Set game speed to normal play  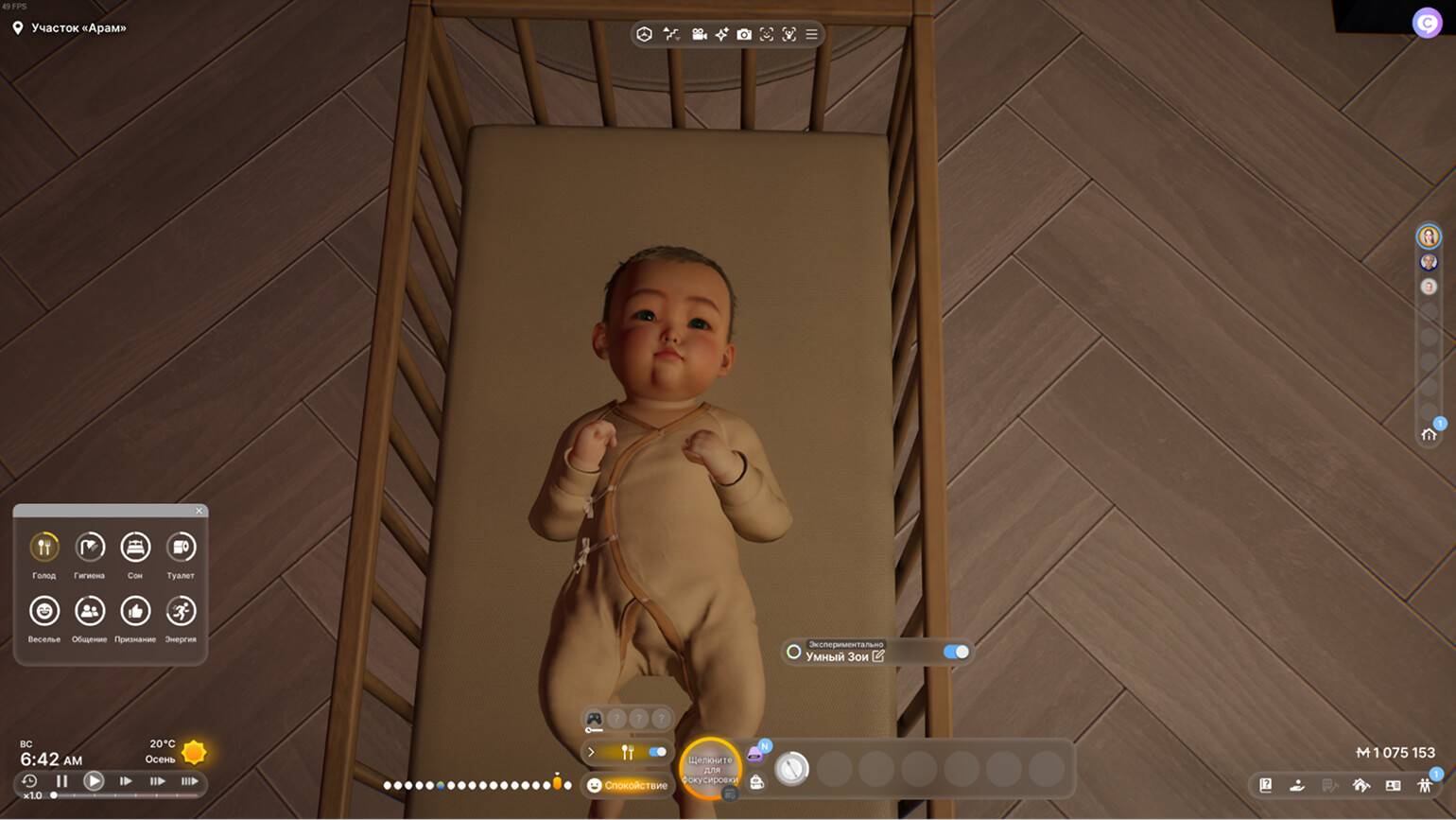[94, 781]
